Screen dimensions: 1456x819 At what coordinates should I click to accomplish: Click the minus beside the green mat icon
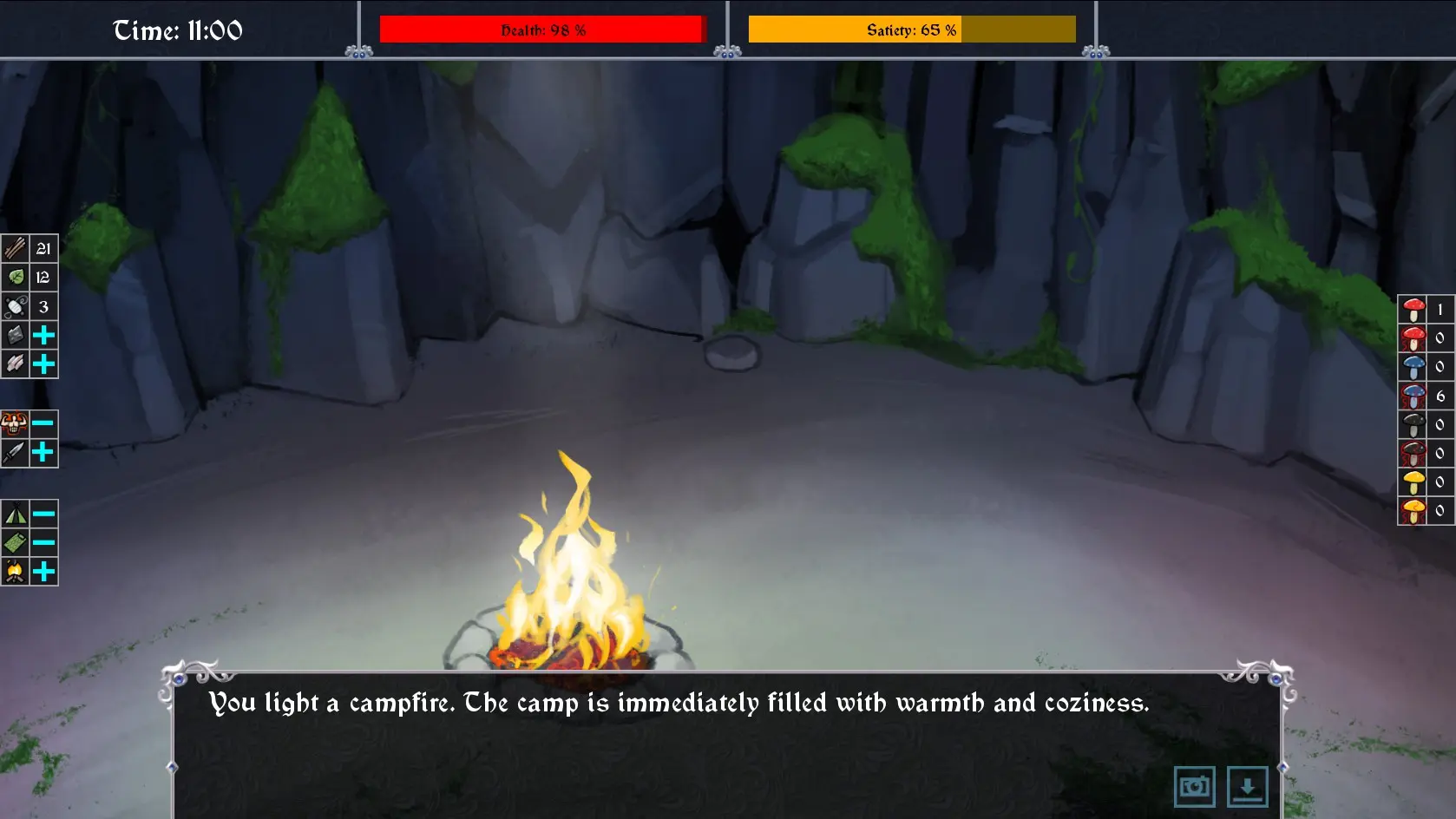(43, 543)
